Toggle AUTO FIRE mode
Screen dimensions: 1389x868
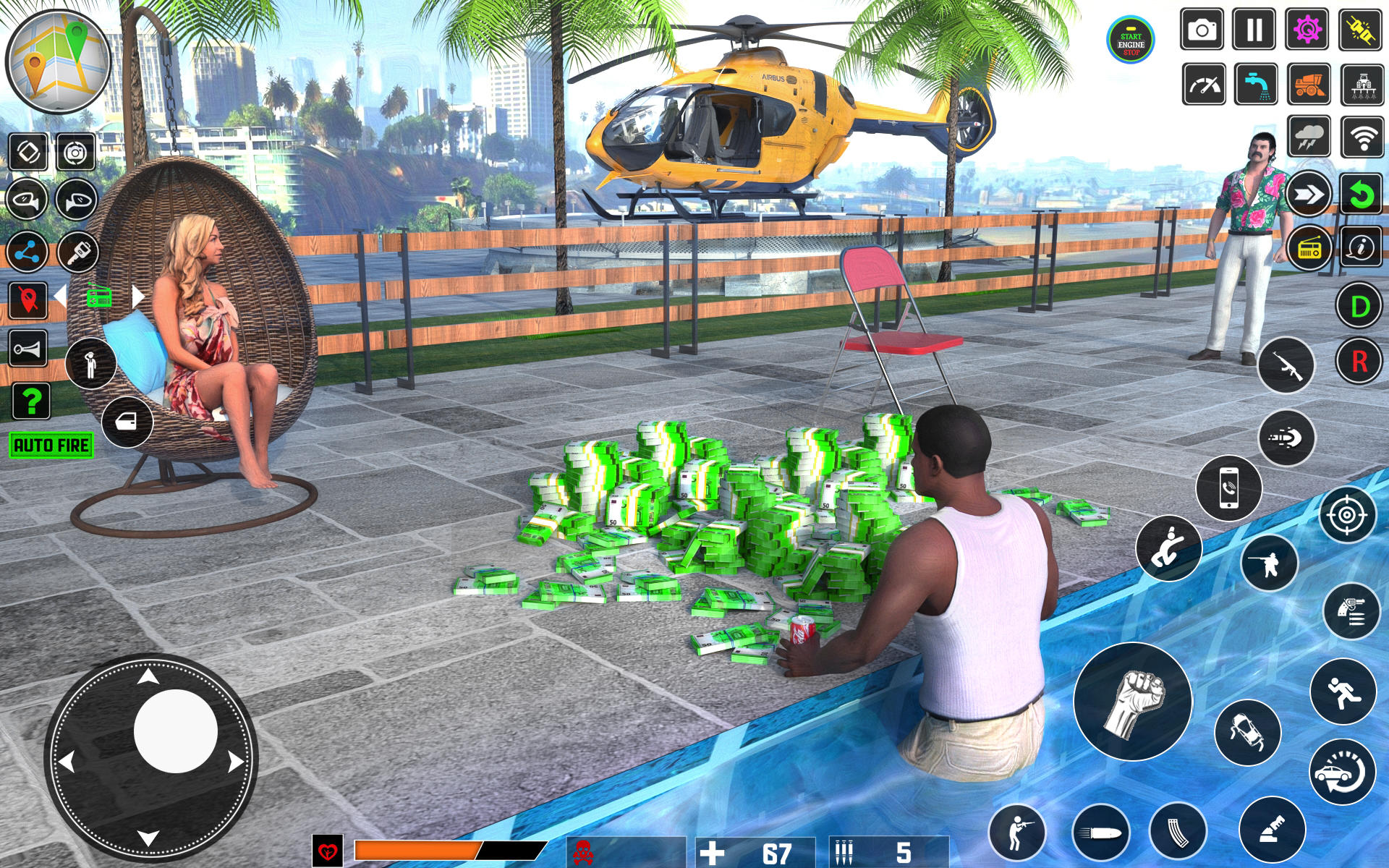(51, 444)
